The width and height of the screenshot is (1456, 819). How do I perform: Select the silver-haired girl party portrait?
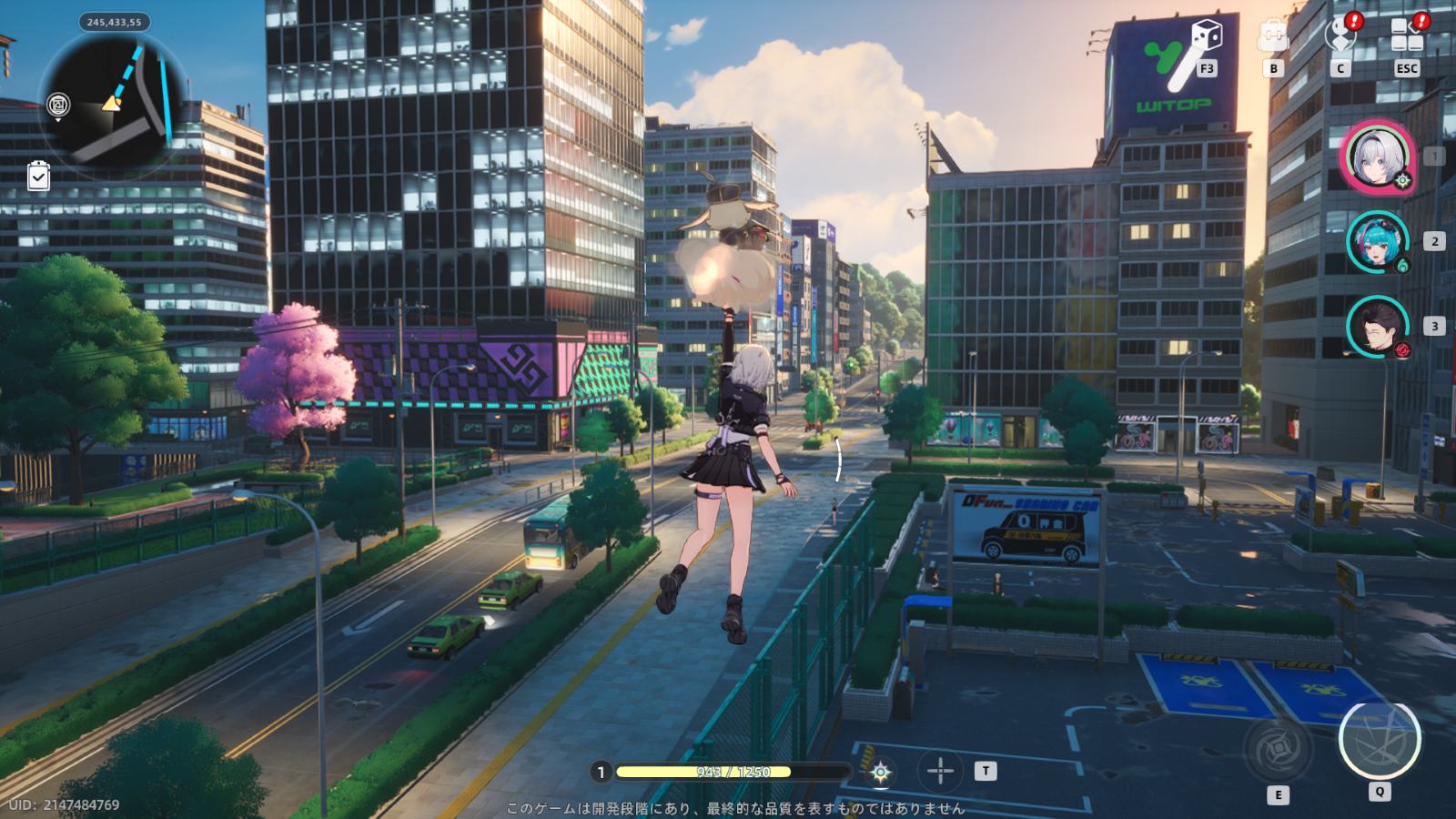point(1380,157)
